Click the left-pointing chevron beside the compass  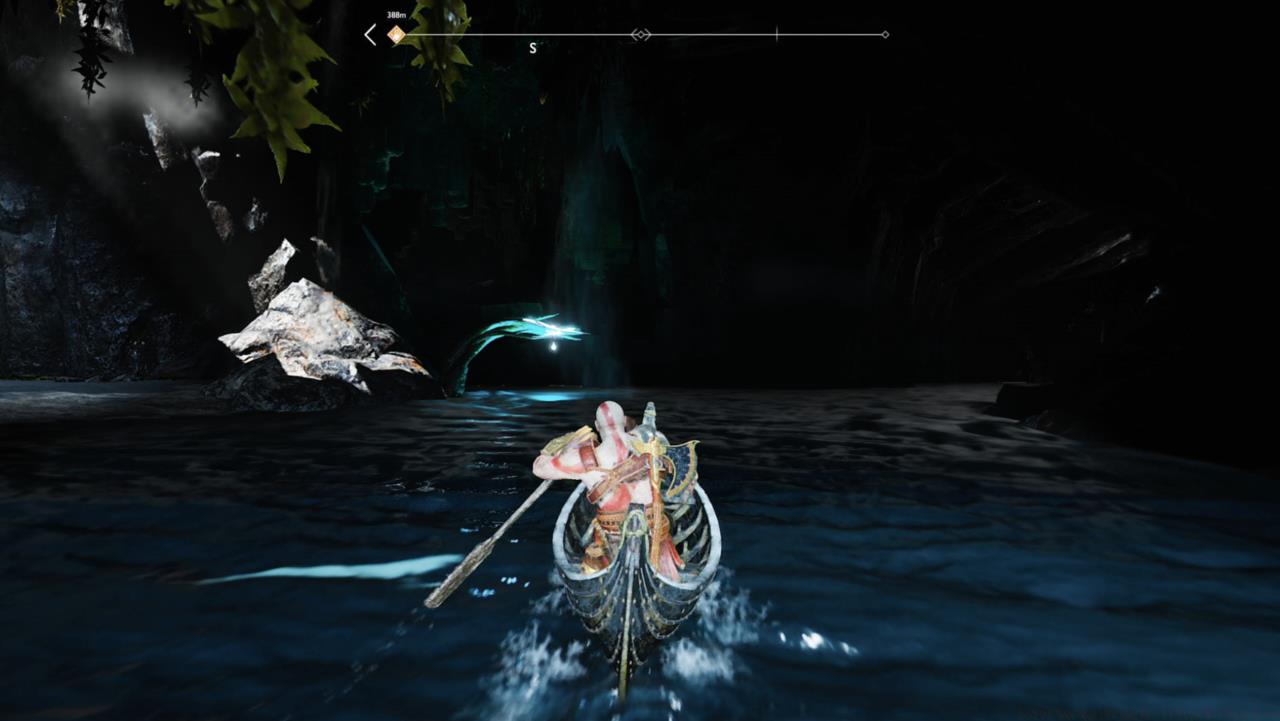tap(368, 33)
